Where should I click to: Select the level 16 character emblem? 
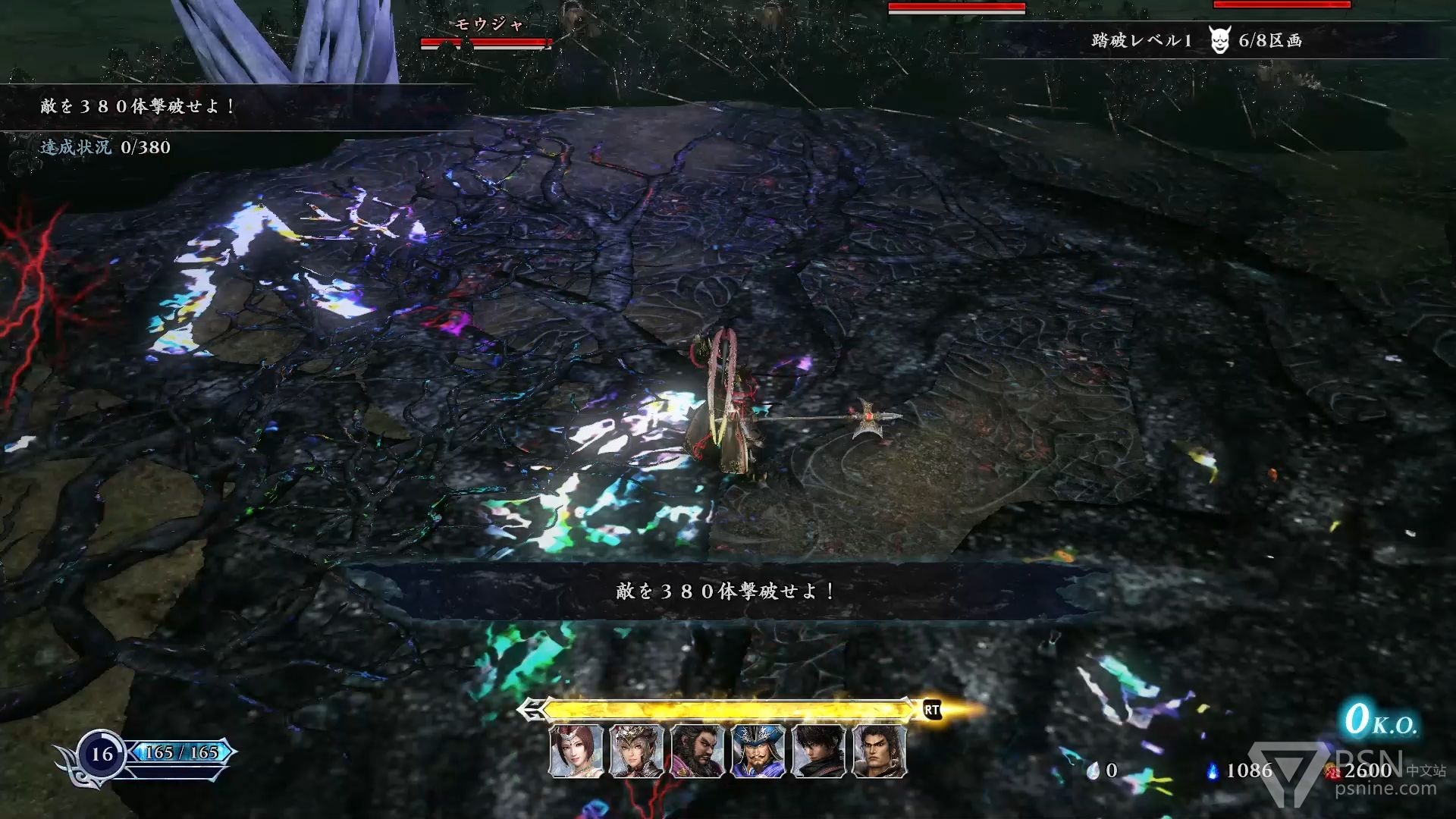(x=102, y=754)
